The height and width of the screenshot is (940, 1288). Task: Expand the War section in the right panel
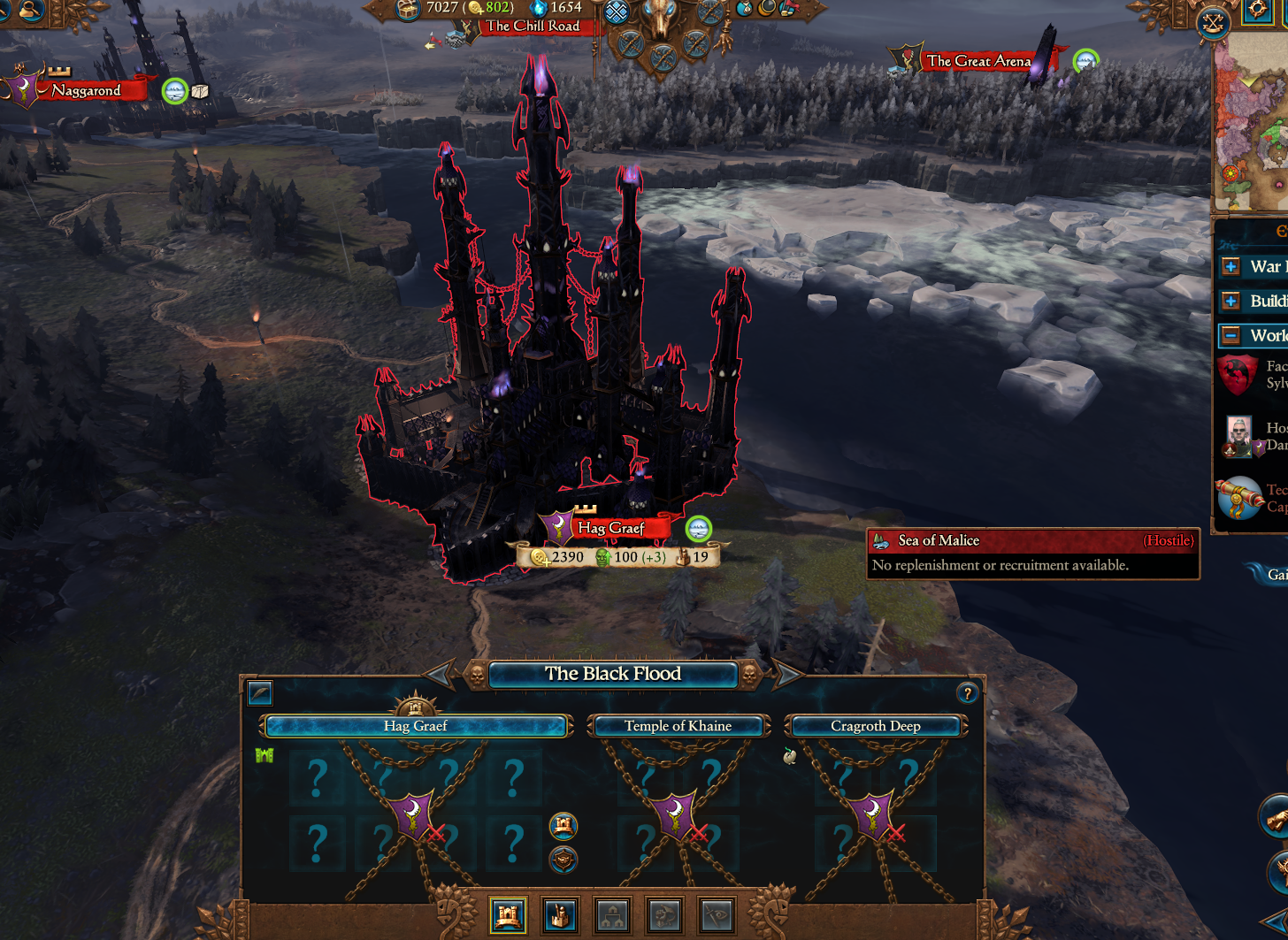(x=1231, y=266)
